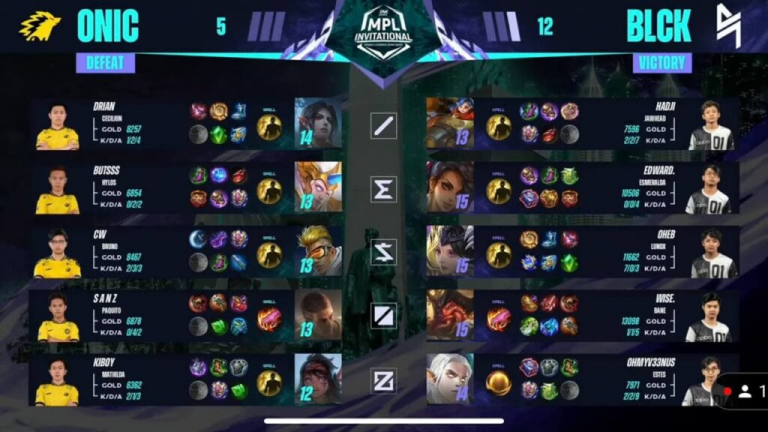Select Wise's Retribution battle spell icon
This screenshot has height=432, width=768.
click(498, 320)
